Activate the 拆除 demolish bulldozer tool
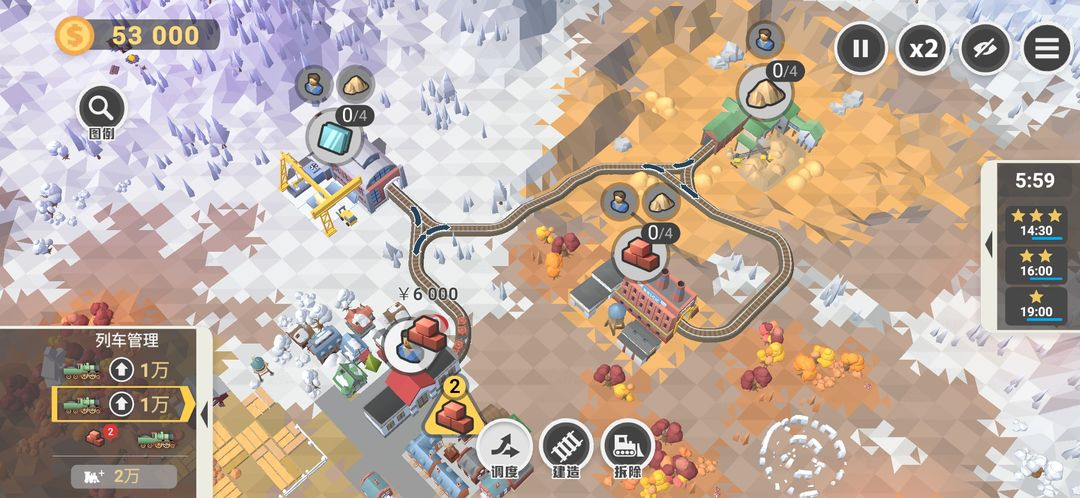The height and width of the screenshot is (498, 1080). tap(628, 446)
